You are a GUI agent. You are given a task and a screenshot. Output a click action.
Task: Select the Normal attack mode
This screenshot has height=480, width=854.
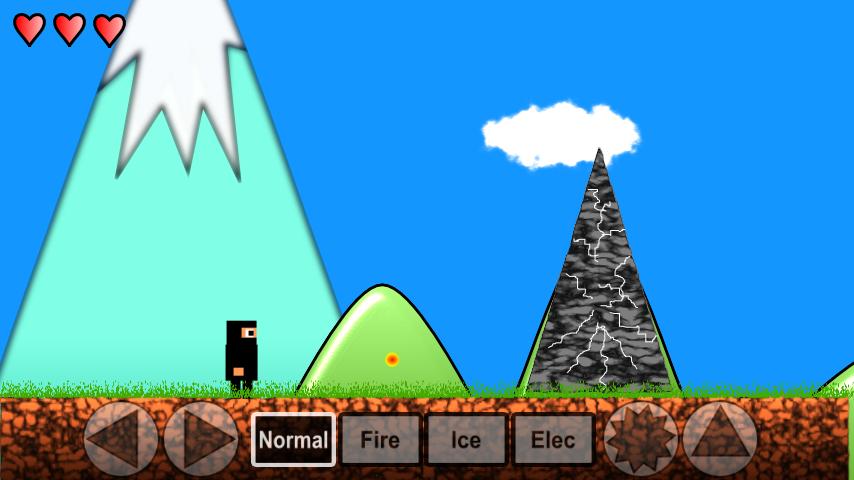(293, 440)
